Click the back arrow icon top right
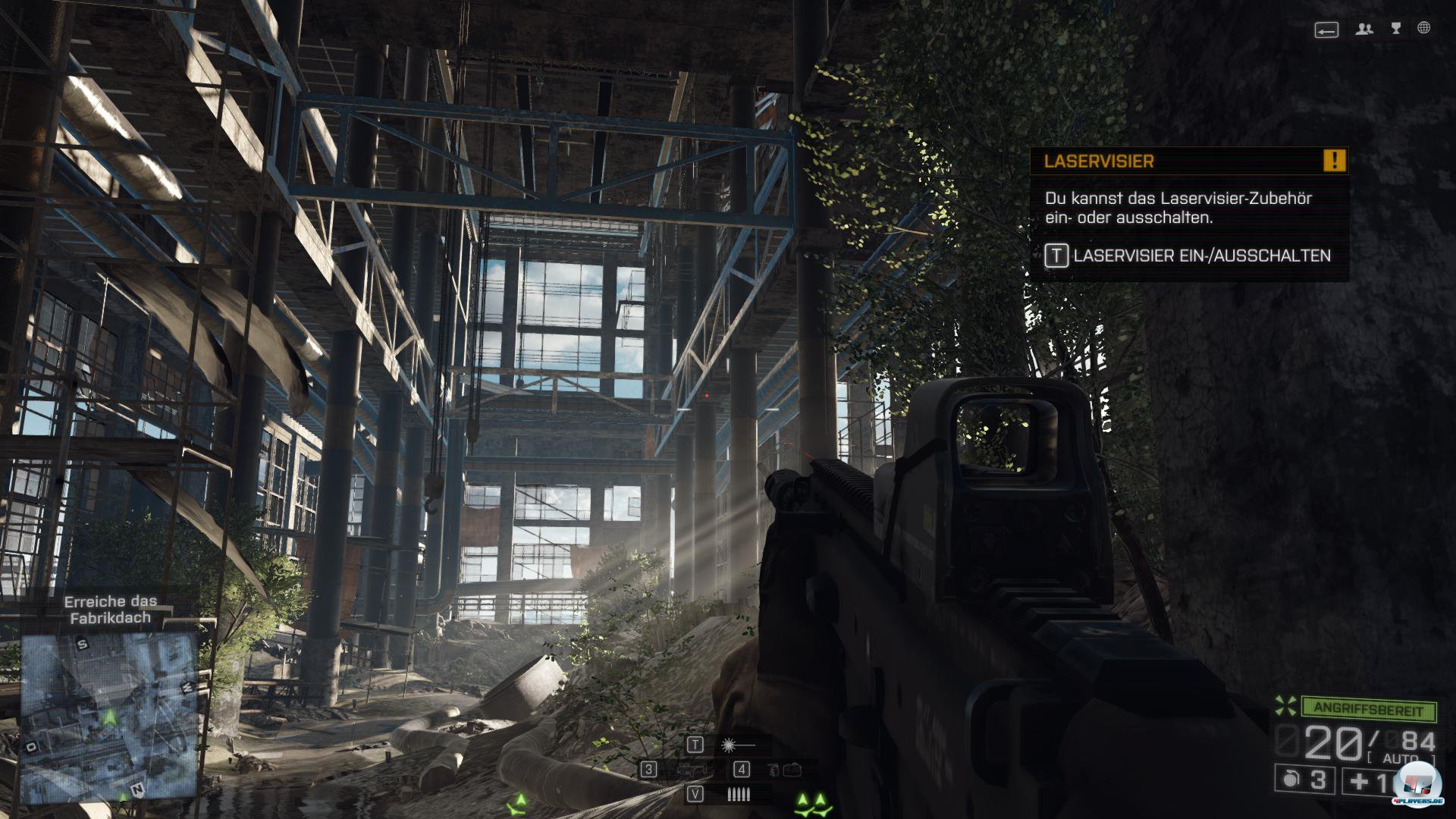The height and width of the screenshot is (819, 1456). point(1326,31)
